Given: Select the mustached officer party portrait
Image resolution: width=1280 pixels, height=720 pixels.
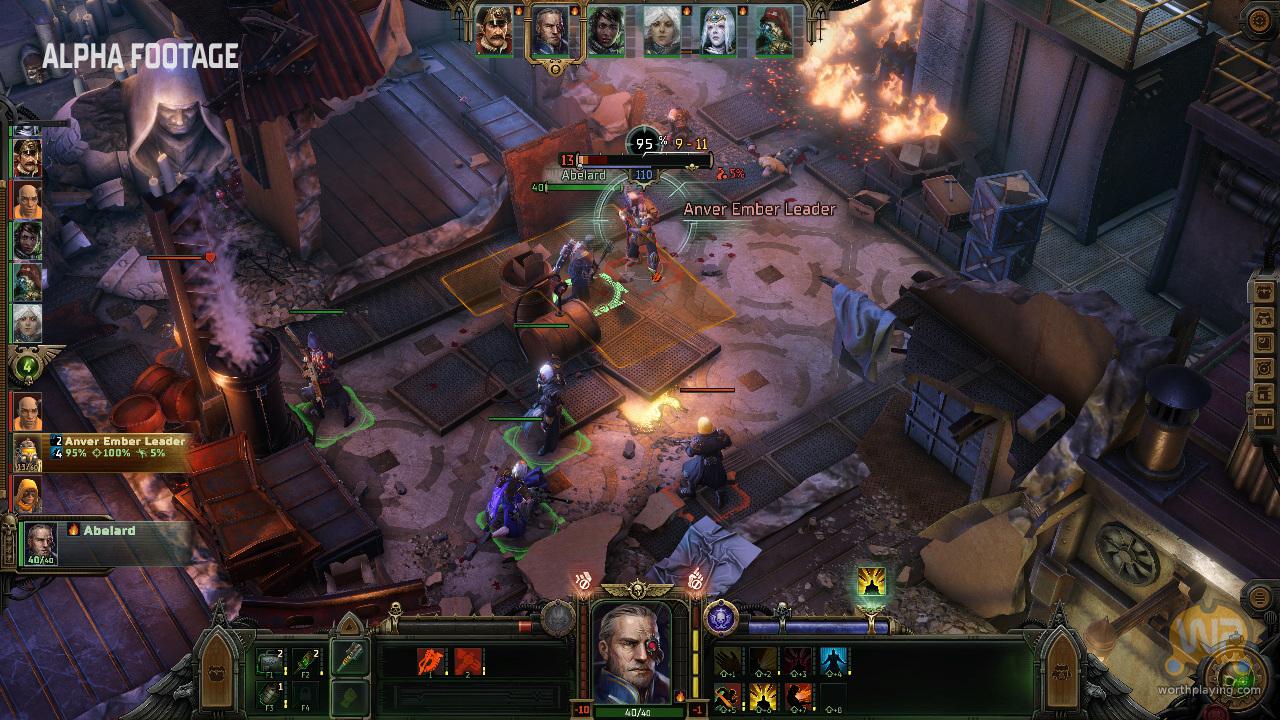Looking at the screenshot, I should [x=493, y=31].
